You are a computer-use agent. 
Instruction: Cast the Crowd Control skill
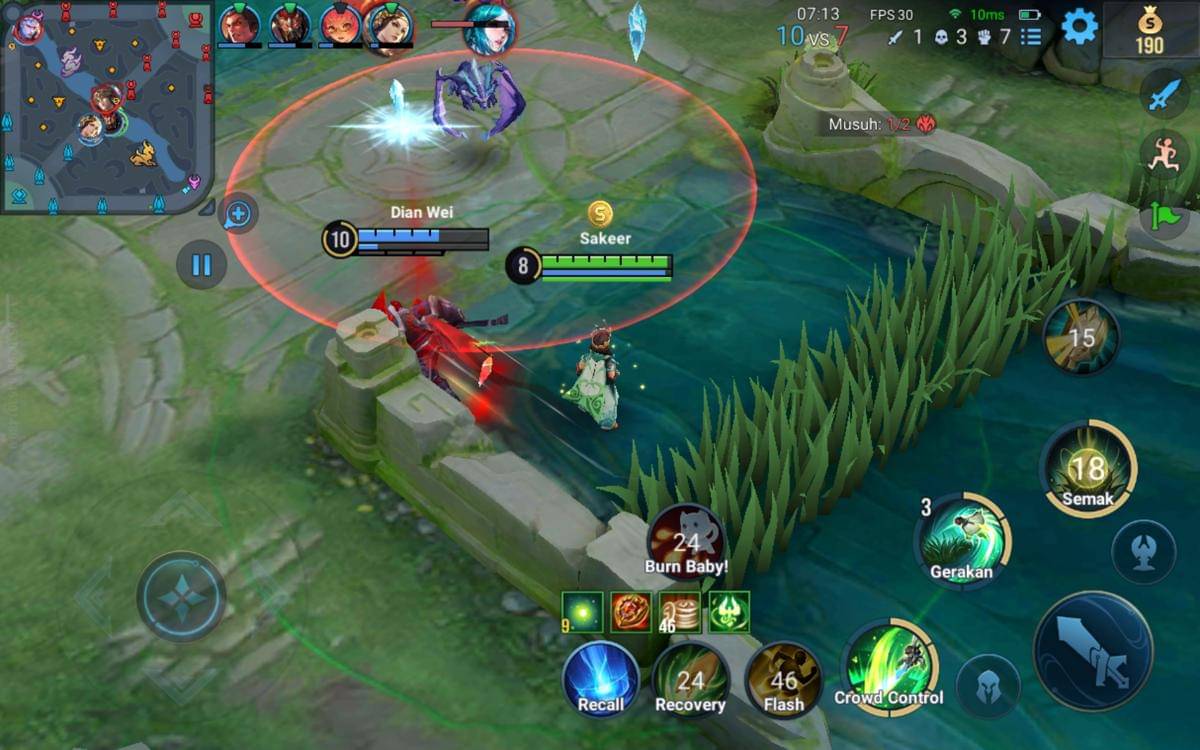(888, 663)
